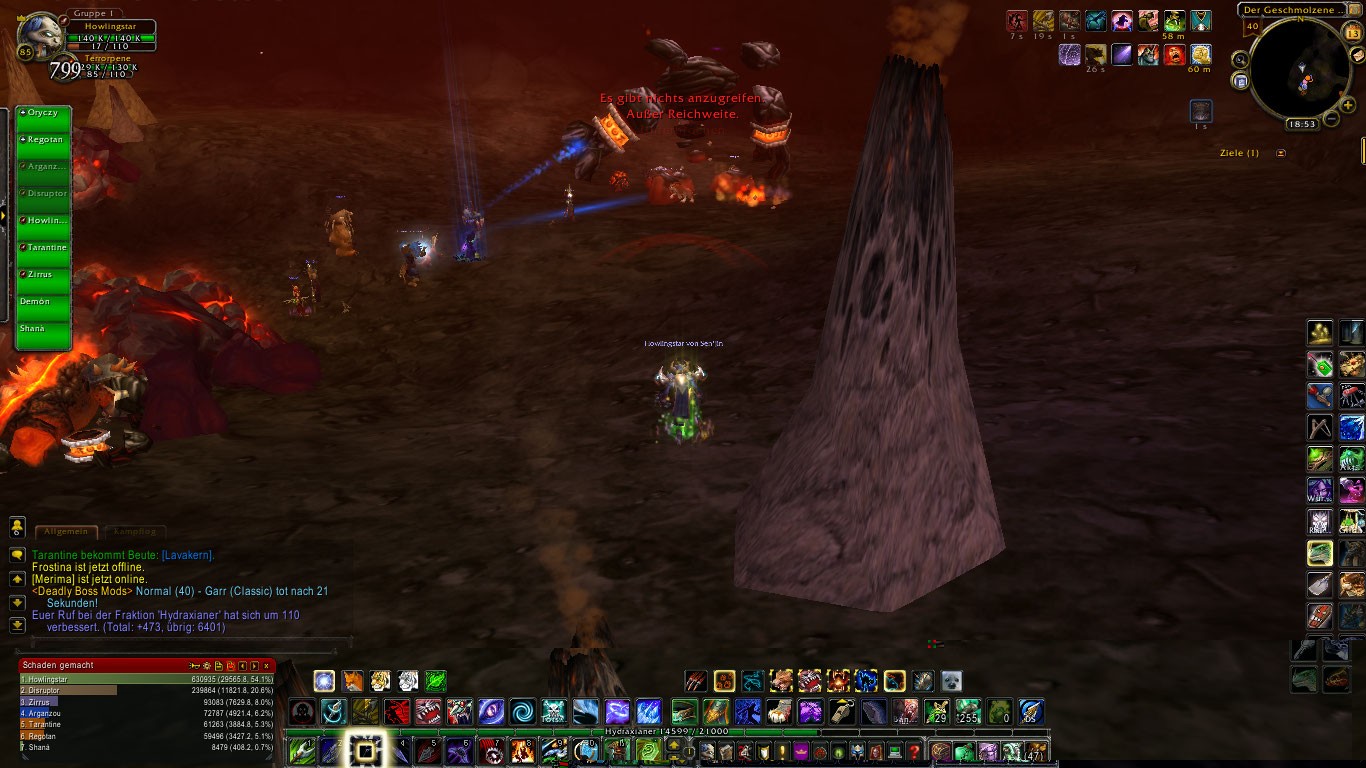Toggle the minimap tracking magnifier button
1366x768 pixels.
tap(1240, 59)
